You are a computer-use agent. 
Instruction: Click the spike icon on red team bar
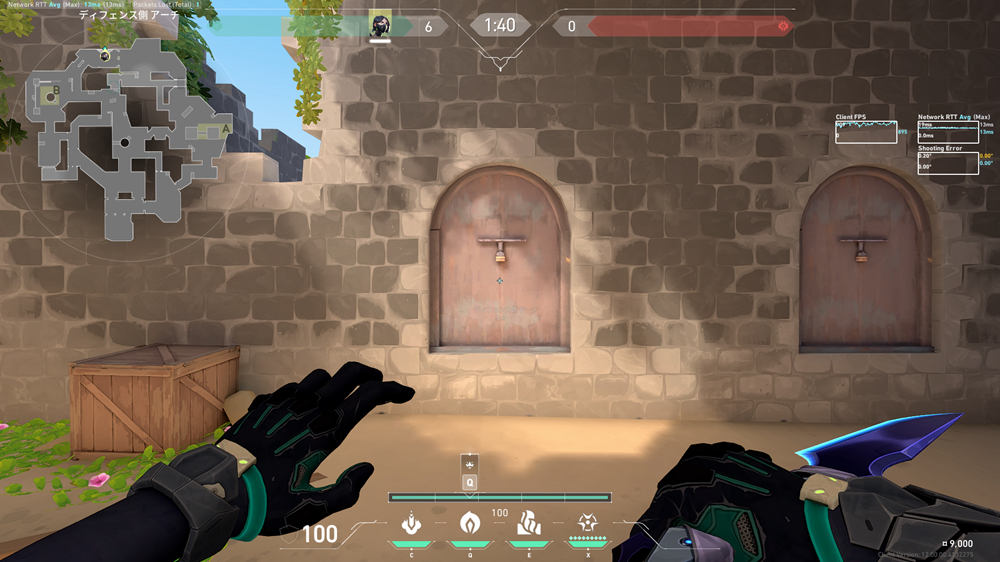[x=783, y=26]
